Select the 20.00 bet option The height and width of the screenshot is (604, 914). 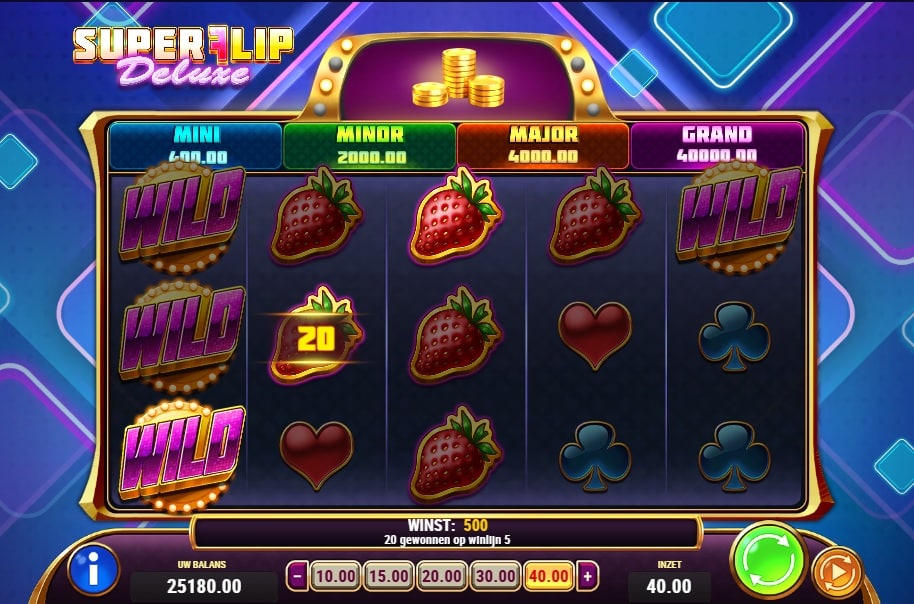441,576
